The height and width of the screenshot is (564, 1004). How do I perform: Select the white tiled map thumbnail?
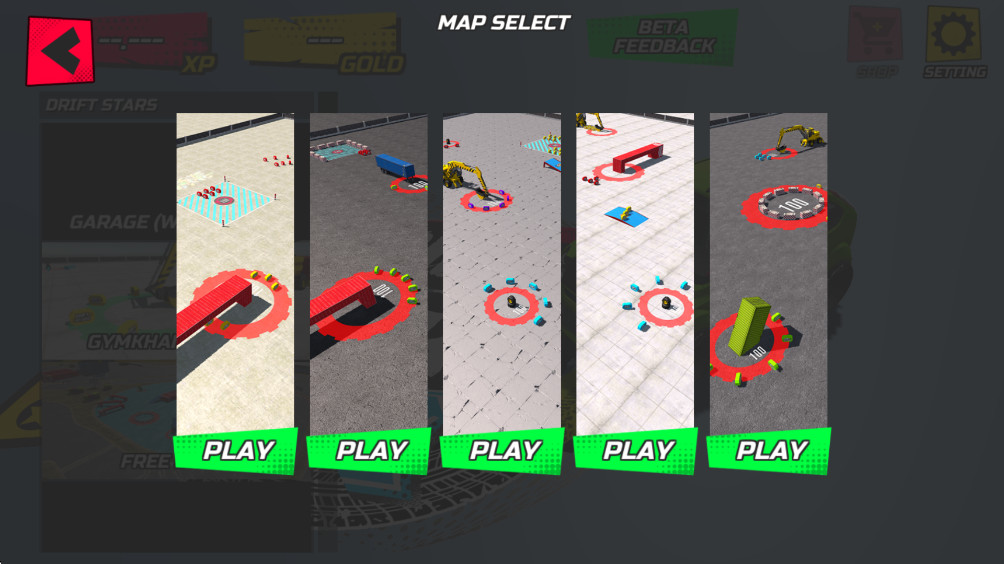point(635,272)
